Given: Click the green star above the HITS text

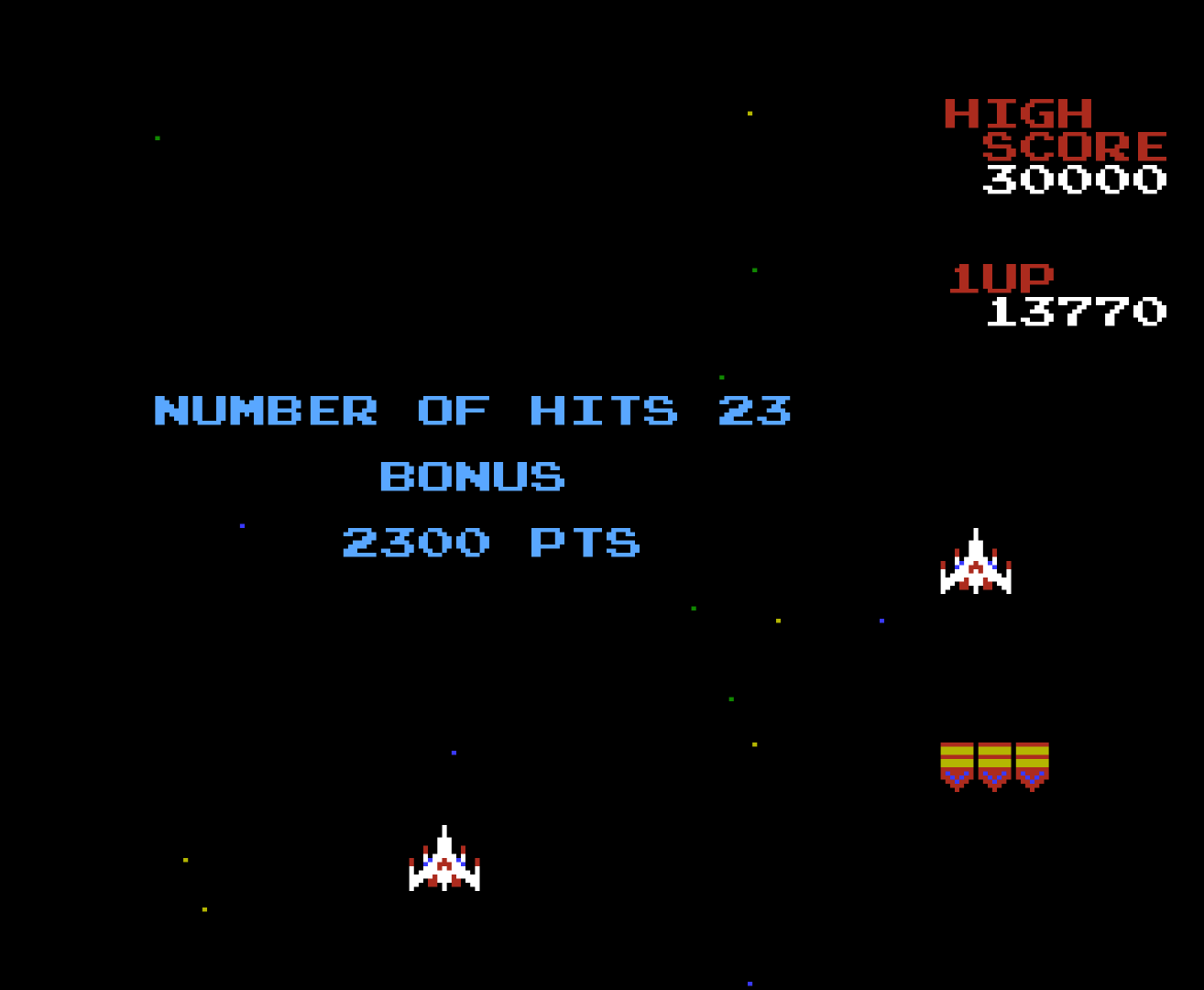Looking at the screenshot, I should coord(719,377).
